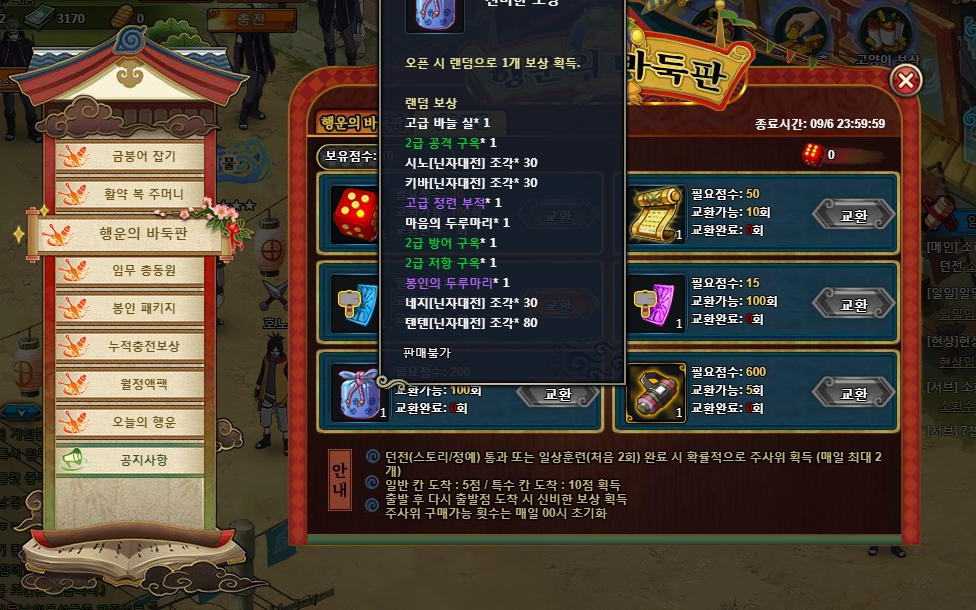Click 교환 for the 600-point reward

pyautogui.click(x=853, y=393)
